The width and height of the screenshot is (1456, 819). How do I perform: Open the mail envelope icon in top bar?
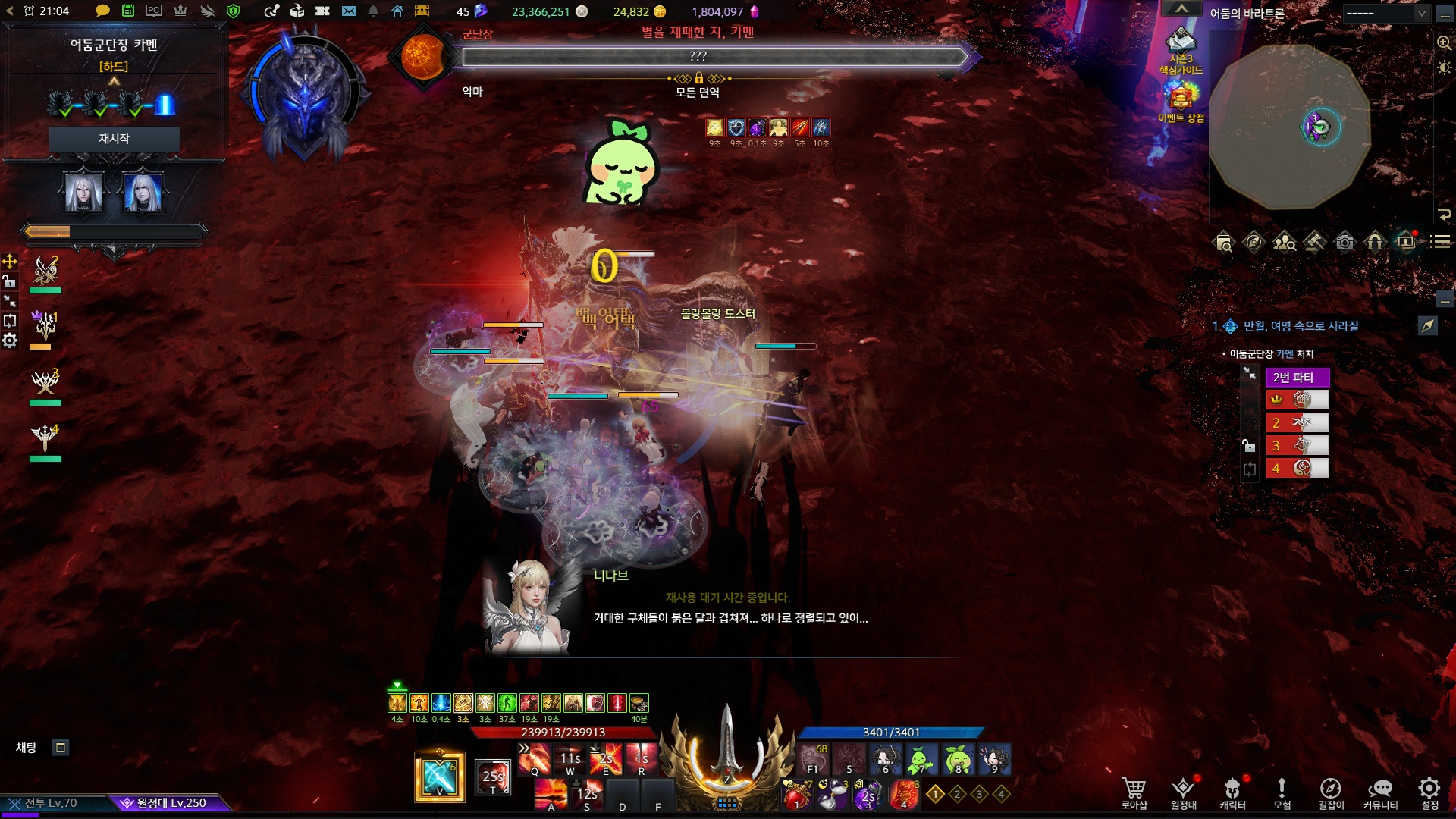pyautogui.click(x=349, y=11)
